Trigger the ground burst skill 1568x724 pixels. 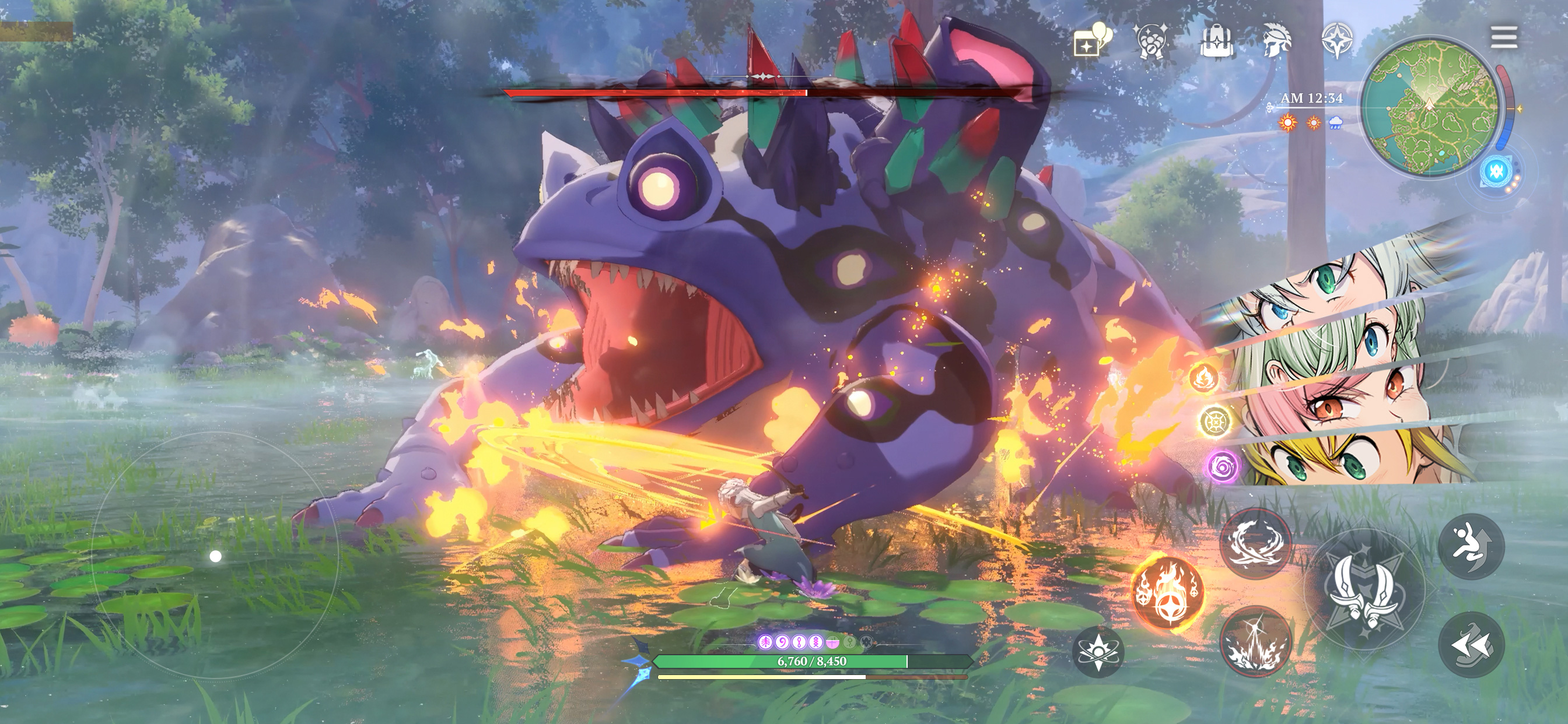tap(1256, 642)
